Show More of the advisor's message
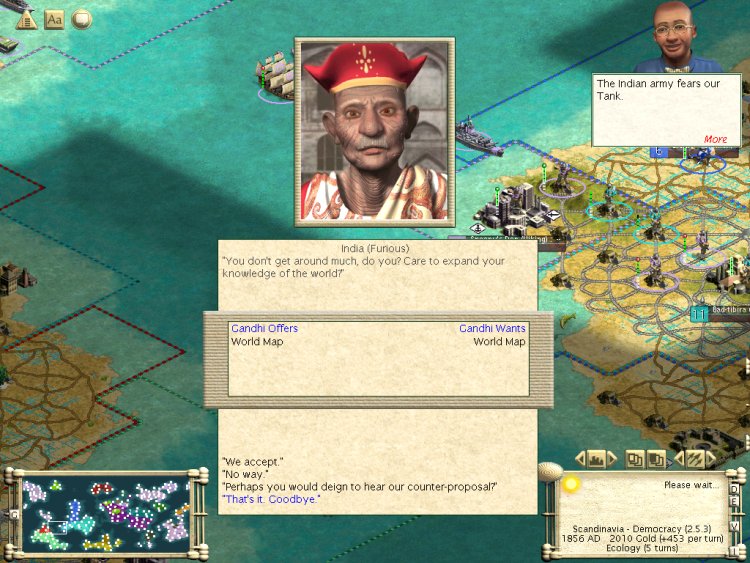Screen dimensions: 750x563 click(x=715, y=139)
